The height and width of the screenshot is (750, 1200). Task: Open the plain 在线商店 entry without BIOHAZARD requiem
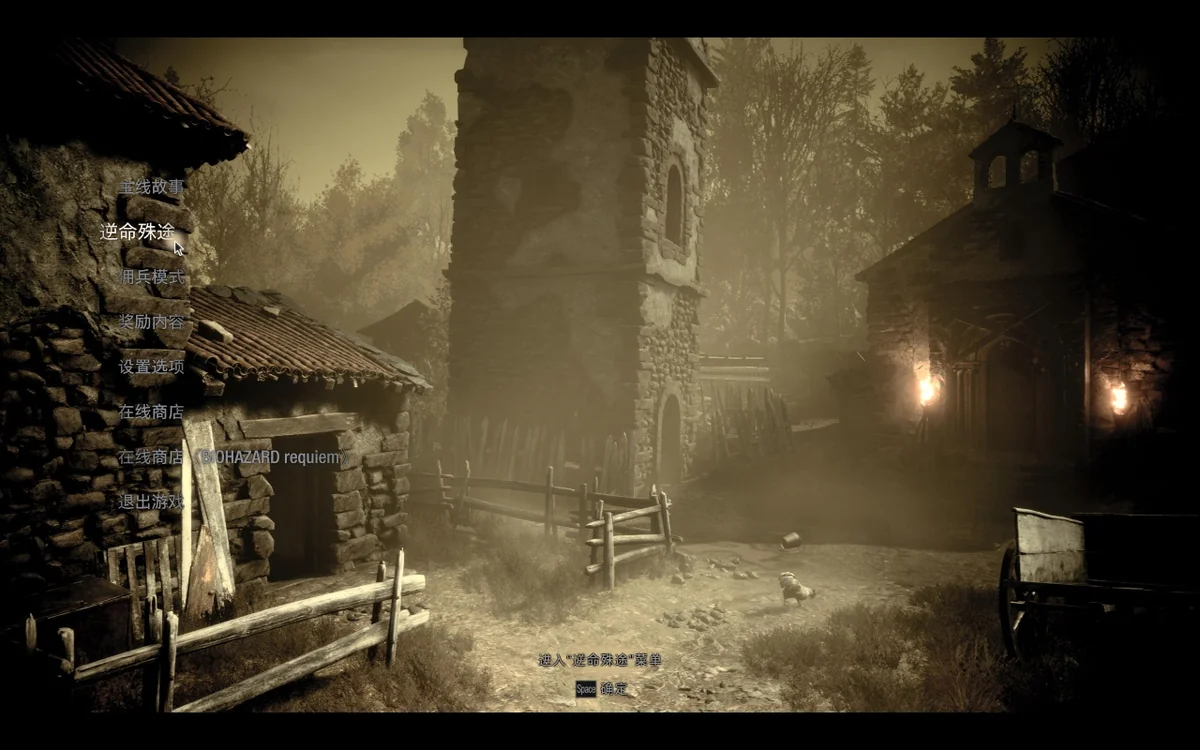point(151,411)
